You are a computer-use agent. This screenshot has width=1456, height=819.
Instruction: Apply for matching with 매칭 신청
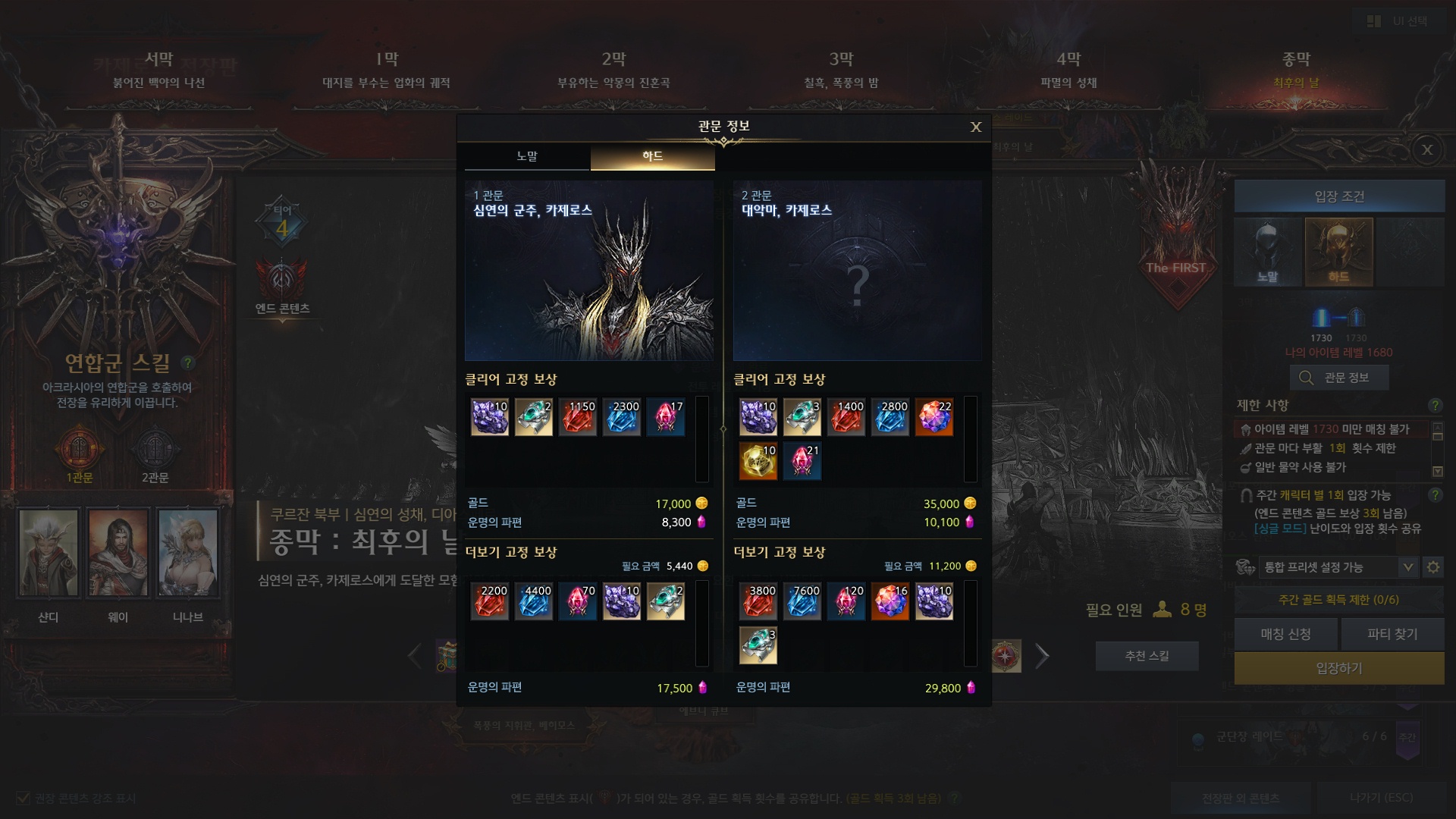1285,634
